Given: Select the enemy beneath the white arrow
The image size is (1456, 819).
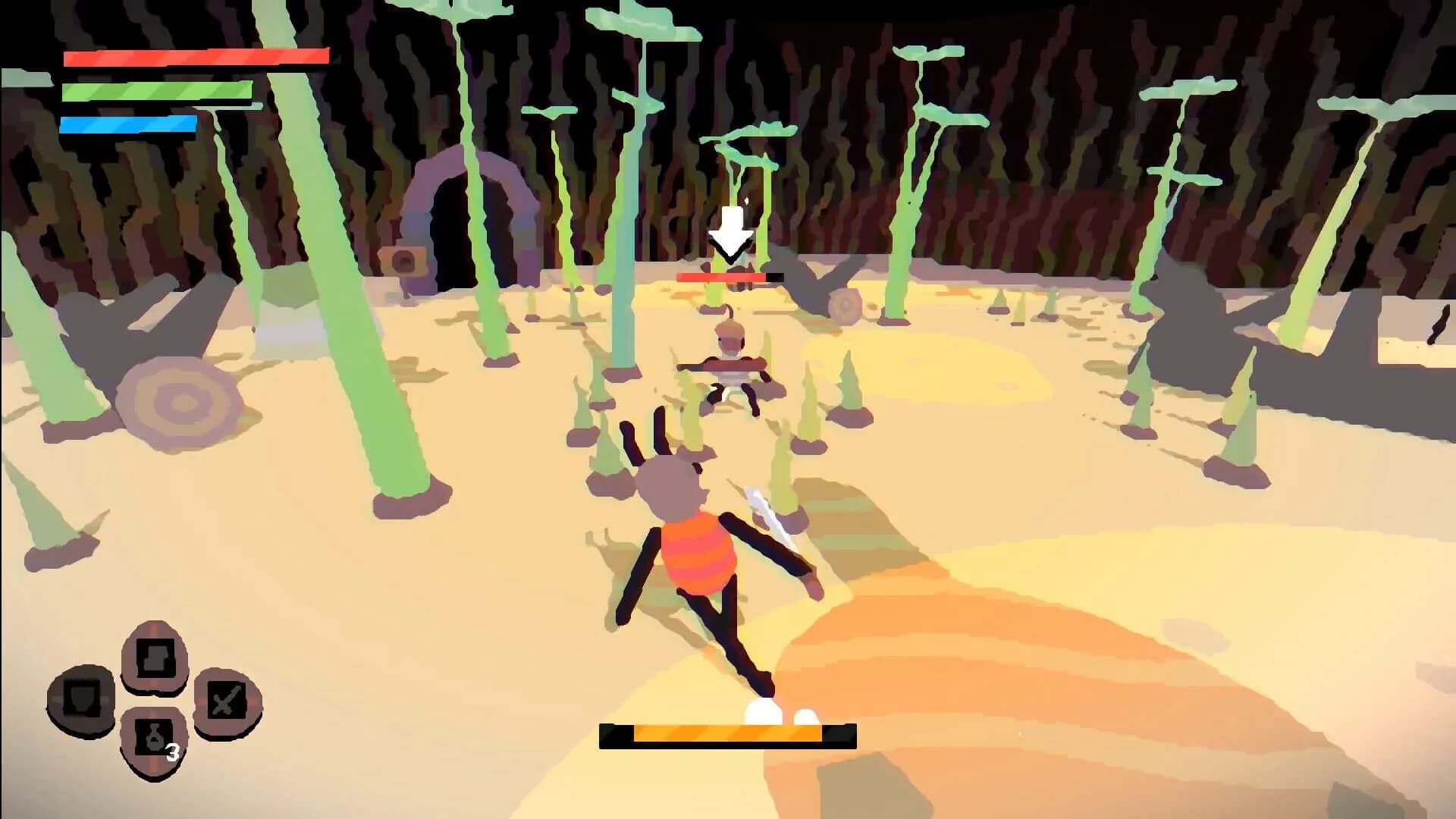Looking at the screenshot, I should 730,364.
